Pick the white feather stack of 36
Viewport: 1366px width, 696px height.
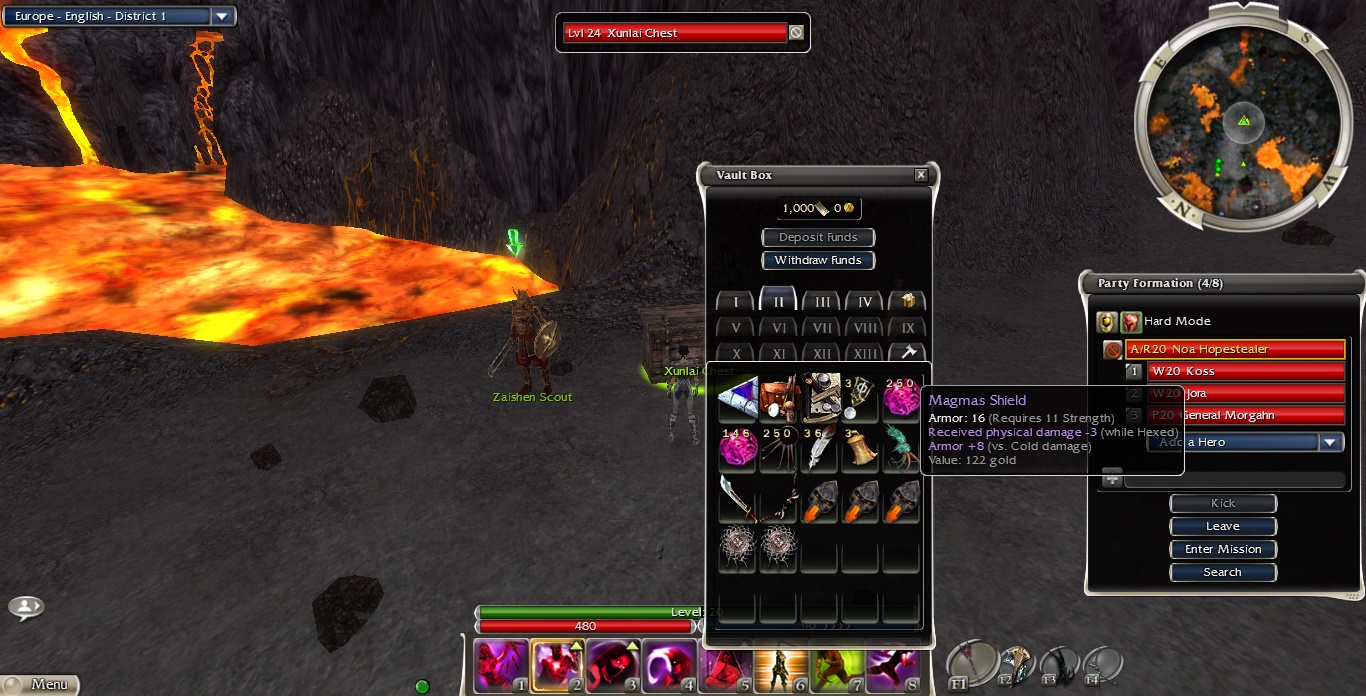click(x=820, y=449)
